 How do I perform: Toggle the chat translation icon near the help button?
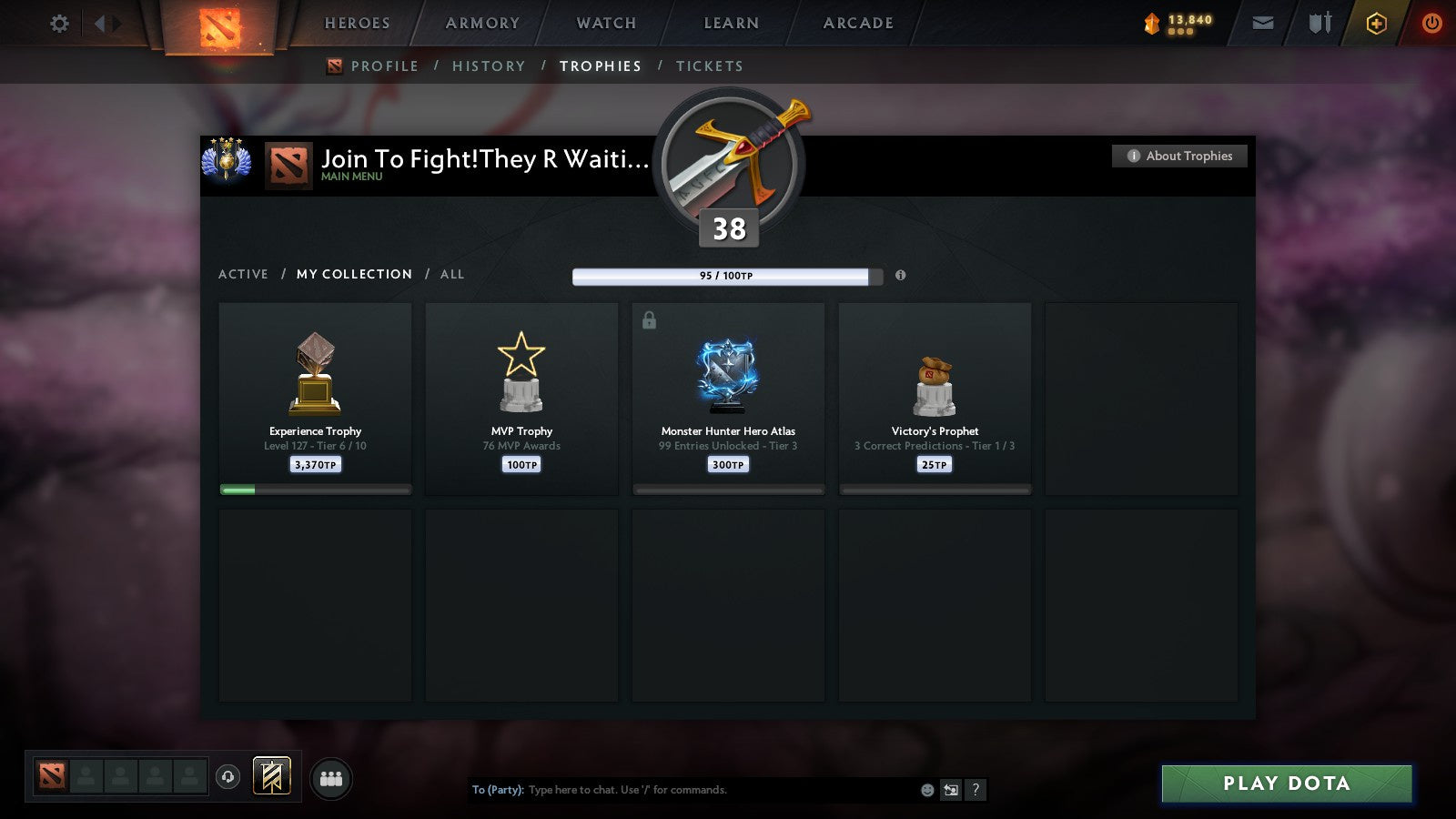pos(950,791)
